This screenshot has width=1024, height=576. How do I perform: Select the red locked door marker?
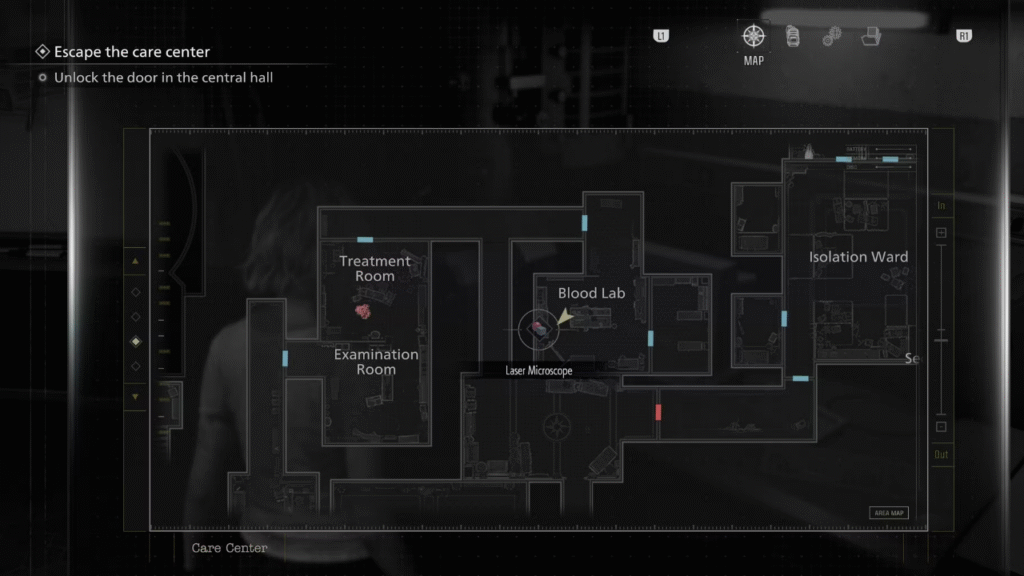658,412
